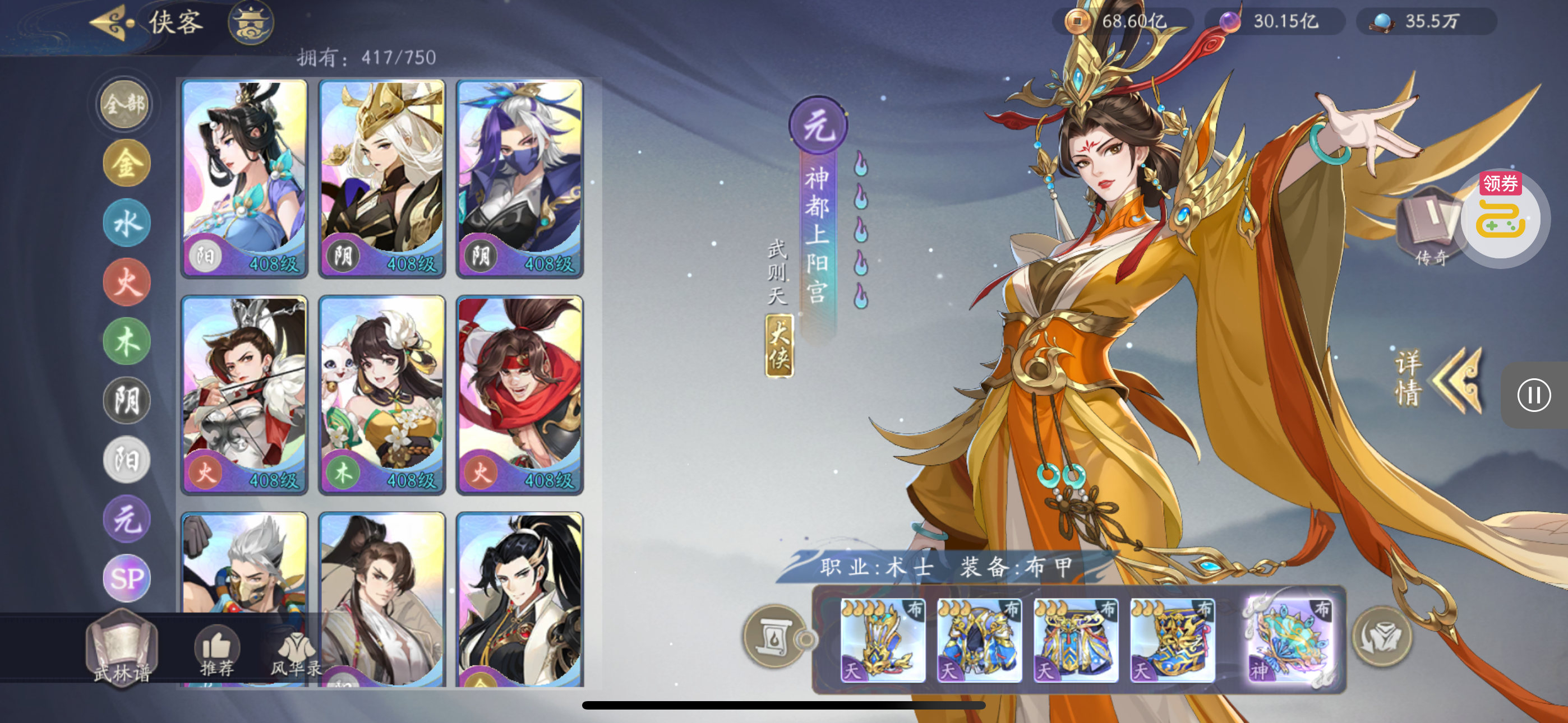Open the 推荐 thumbs-up recommendations
Viewport: 1568px width, 723px height.
tap(216, 651)
